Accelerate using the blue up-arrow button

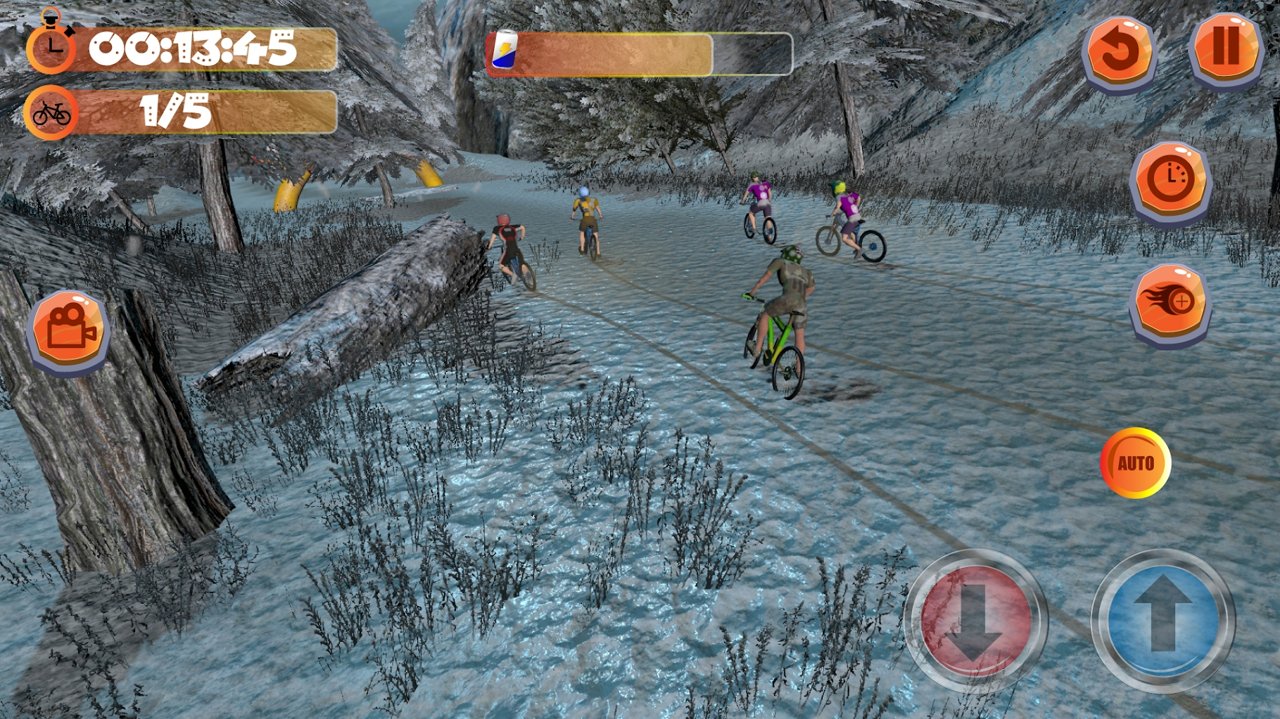1163,620
